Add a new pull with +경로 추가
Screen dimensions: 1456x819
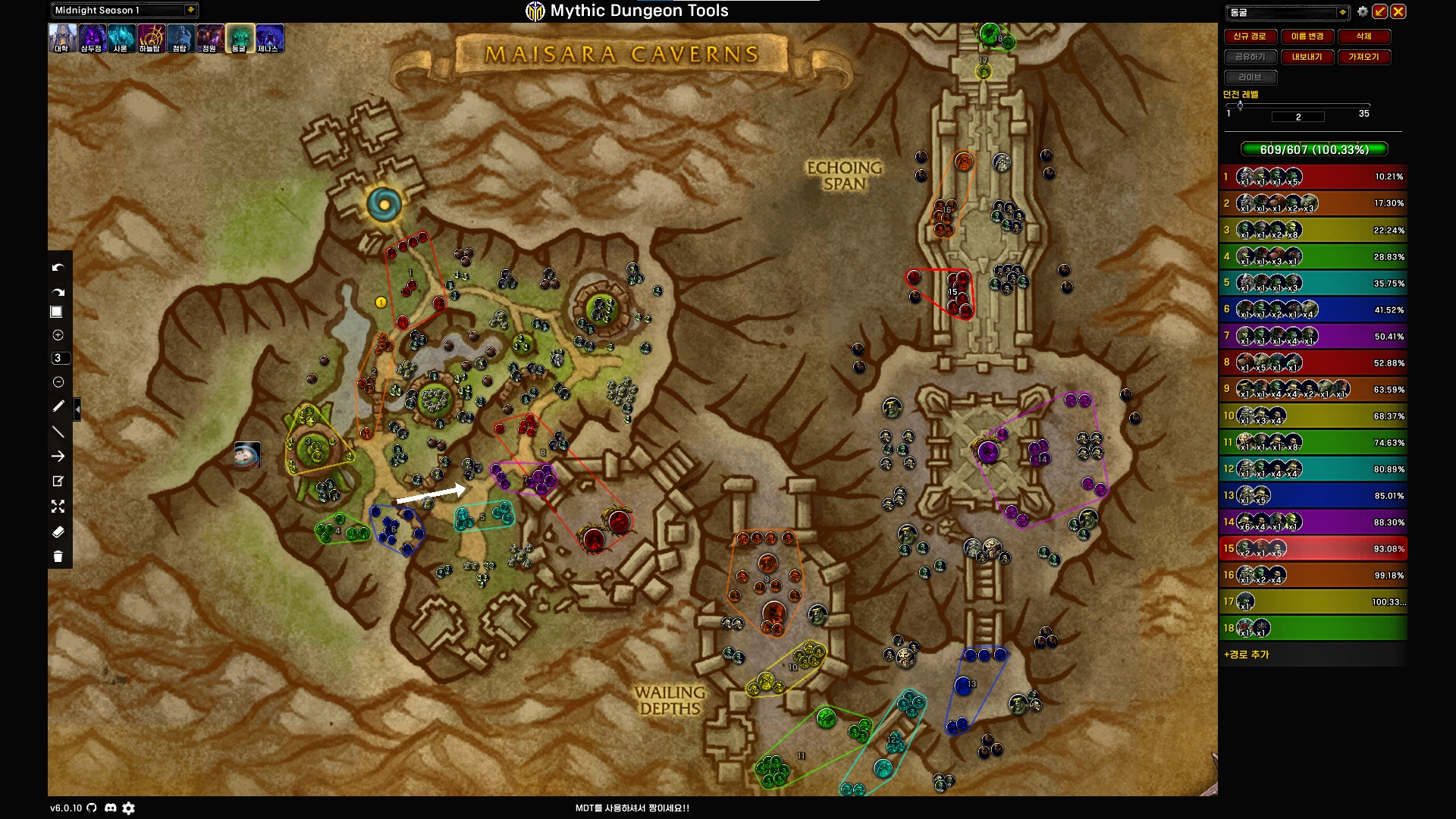tap(1246, 654)
